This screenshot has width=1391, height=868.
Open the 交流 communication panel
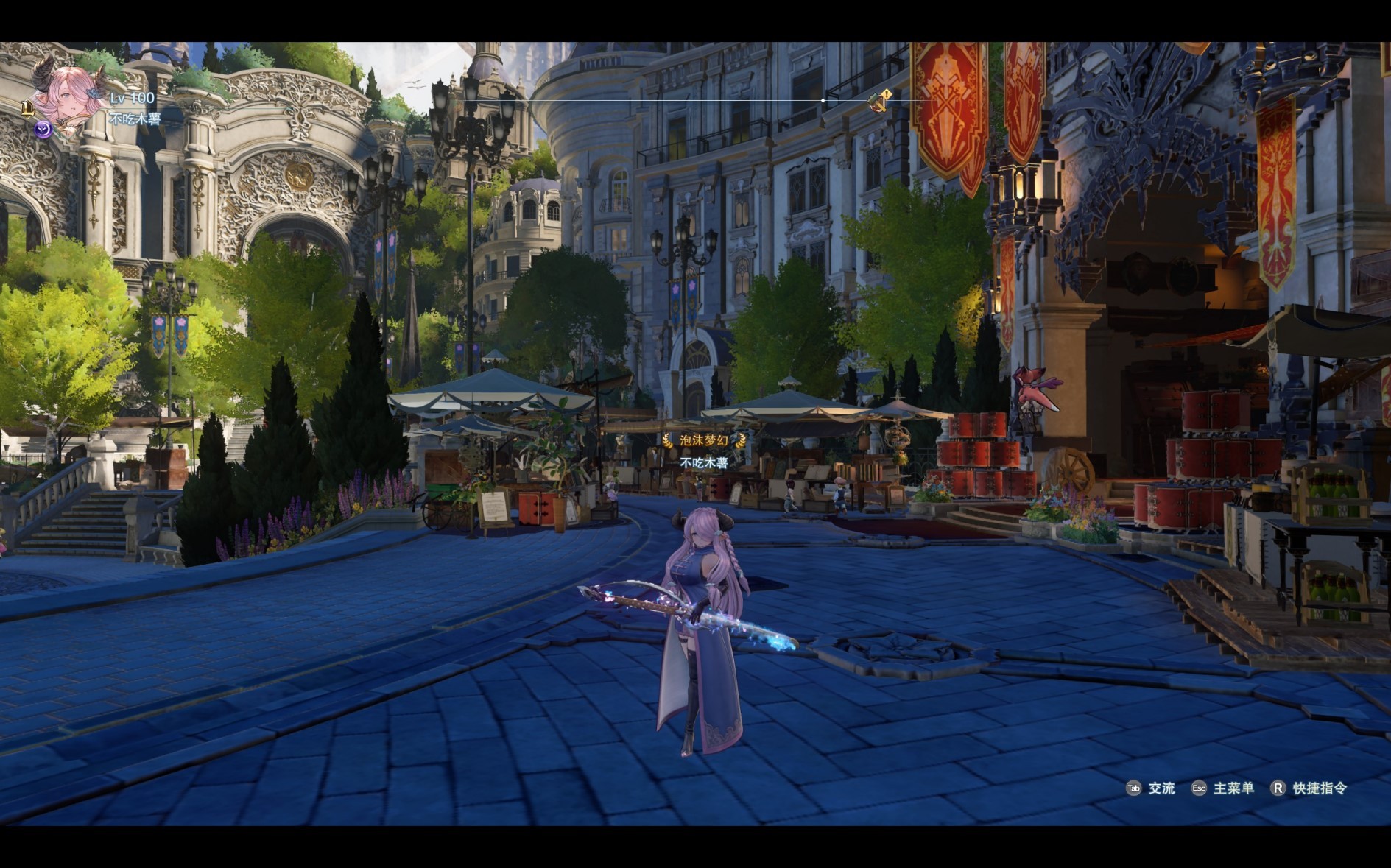tap(1151, 788)
